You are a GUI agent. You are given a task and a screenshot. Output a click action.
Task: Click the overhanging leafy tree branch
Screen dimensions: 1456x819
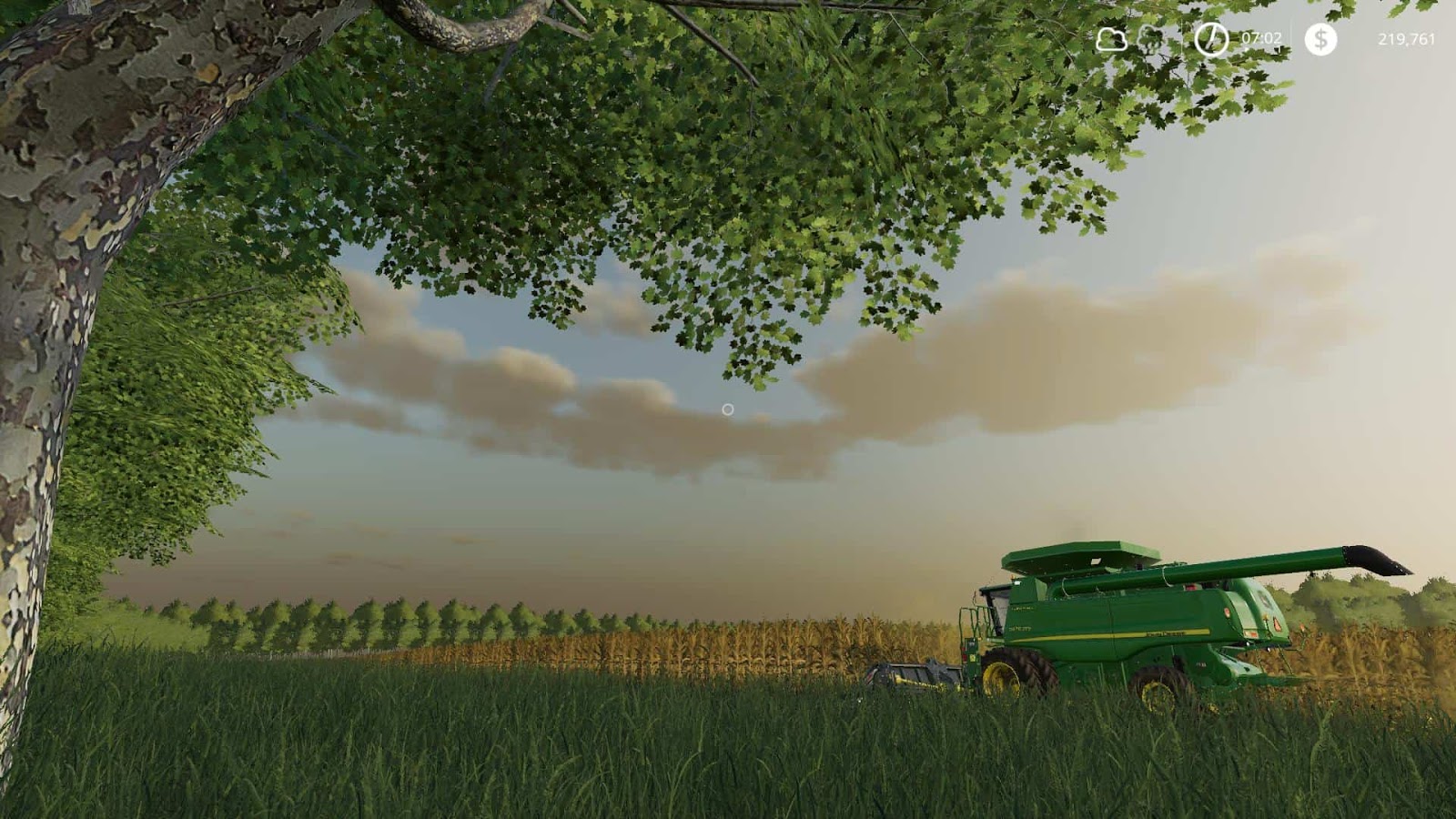(x=637, y=136)
